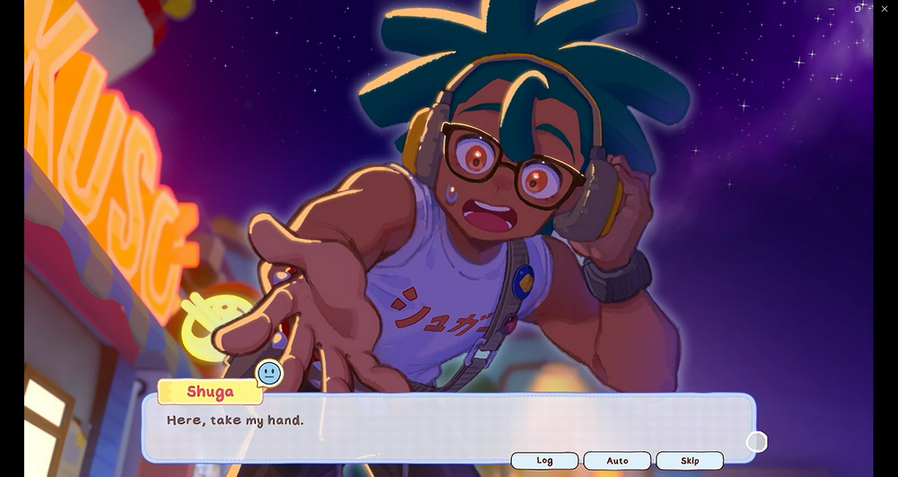Restore down the game window

tap(858, 9)
